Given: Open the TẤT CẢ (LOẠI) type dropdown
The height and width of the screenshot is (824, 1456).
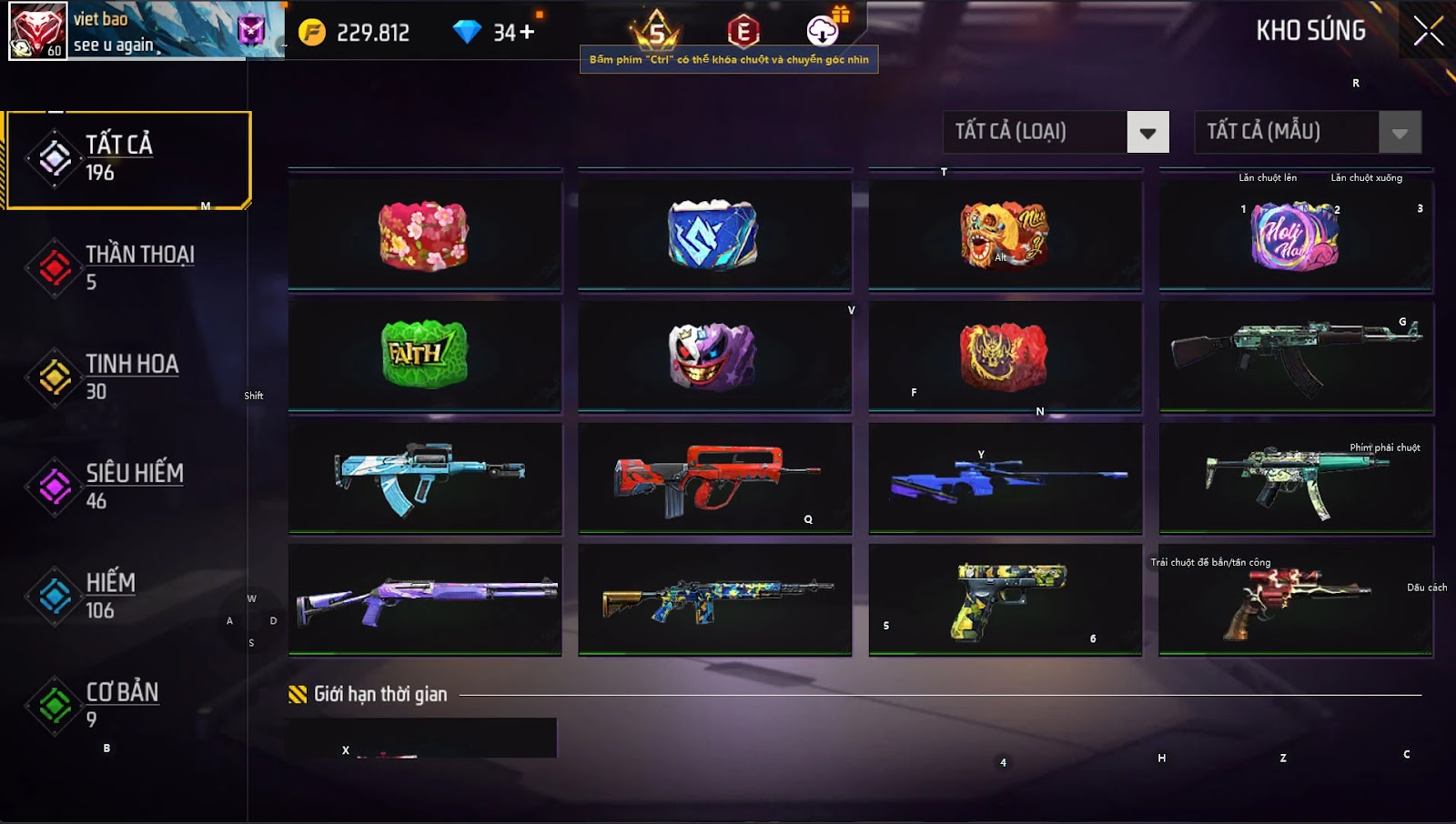Looking at the screenshot, I should 1147,133.
